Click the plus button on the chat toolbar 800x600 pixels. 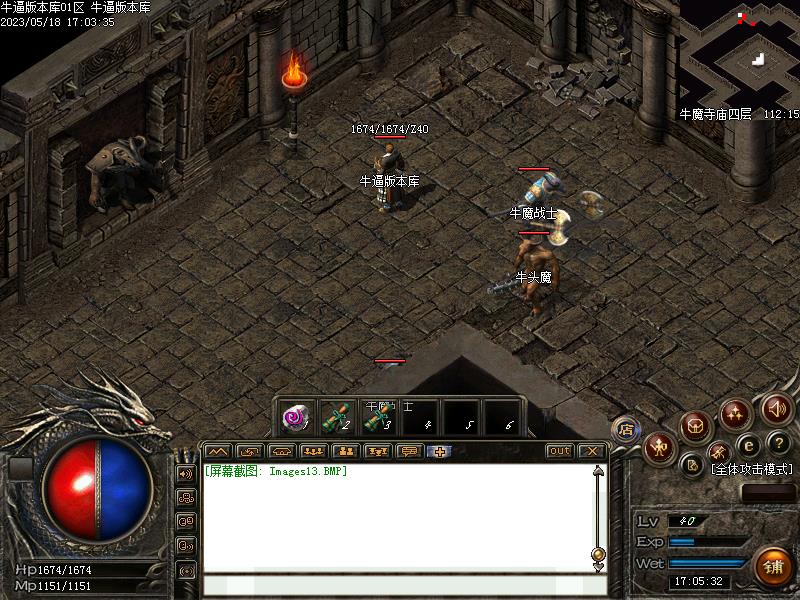[x=439, y=451]
